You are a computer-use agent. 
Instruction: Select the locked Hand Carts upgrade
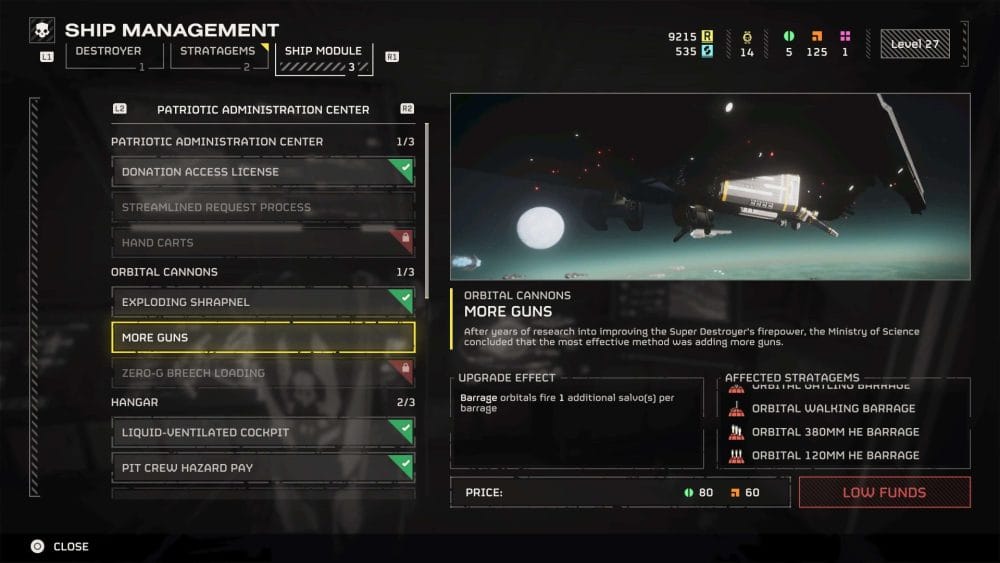pos(262,242)
